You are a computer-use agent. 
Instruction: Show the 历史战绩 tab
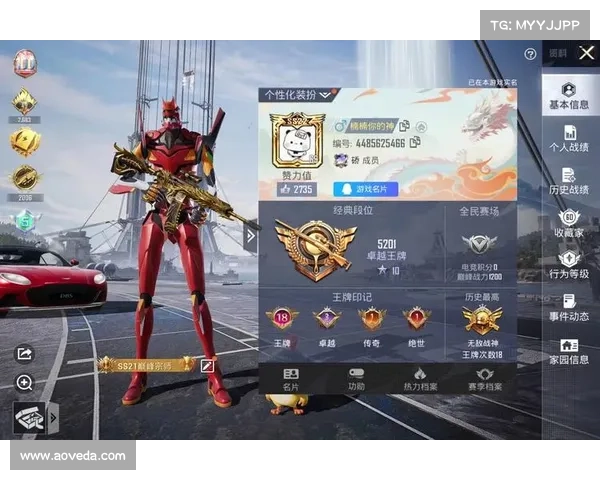coord(569,181)
